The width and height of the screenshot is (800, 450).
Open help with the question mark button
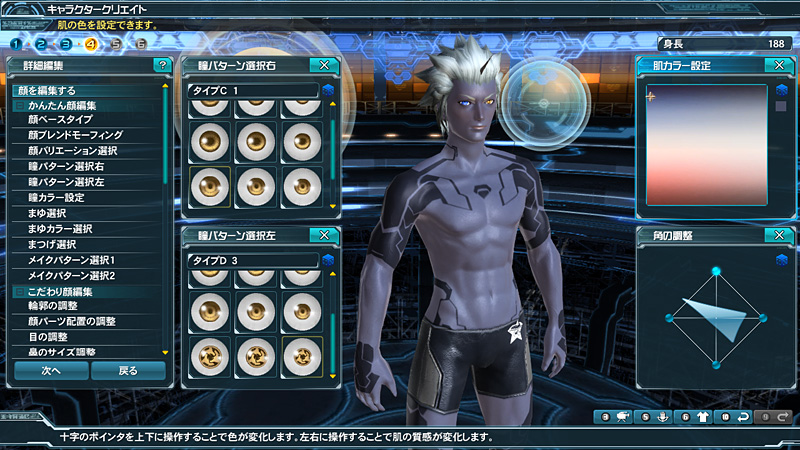point(162,65)
